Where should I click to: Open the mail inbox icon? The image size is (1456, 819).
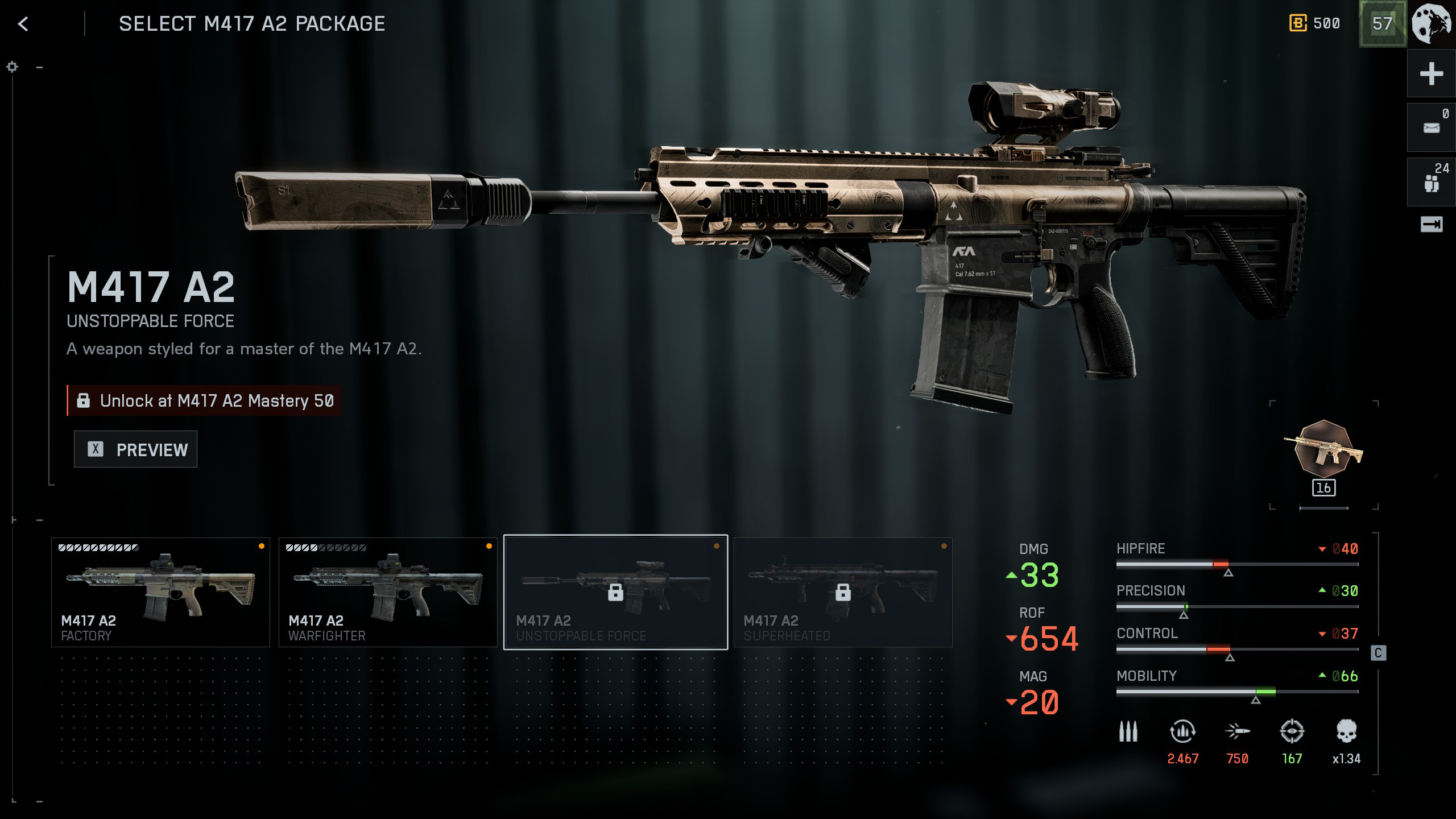[1431, 128]
